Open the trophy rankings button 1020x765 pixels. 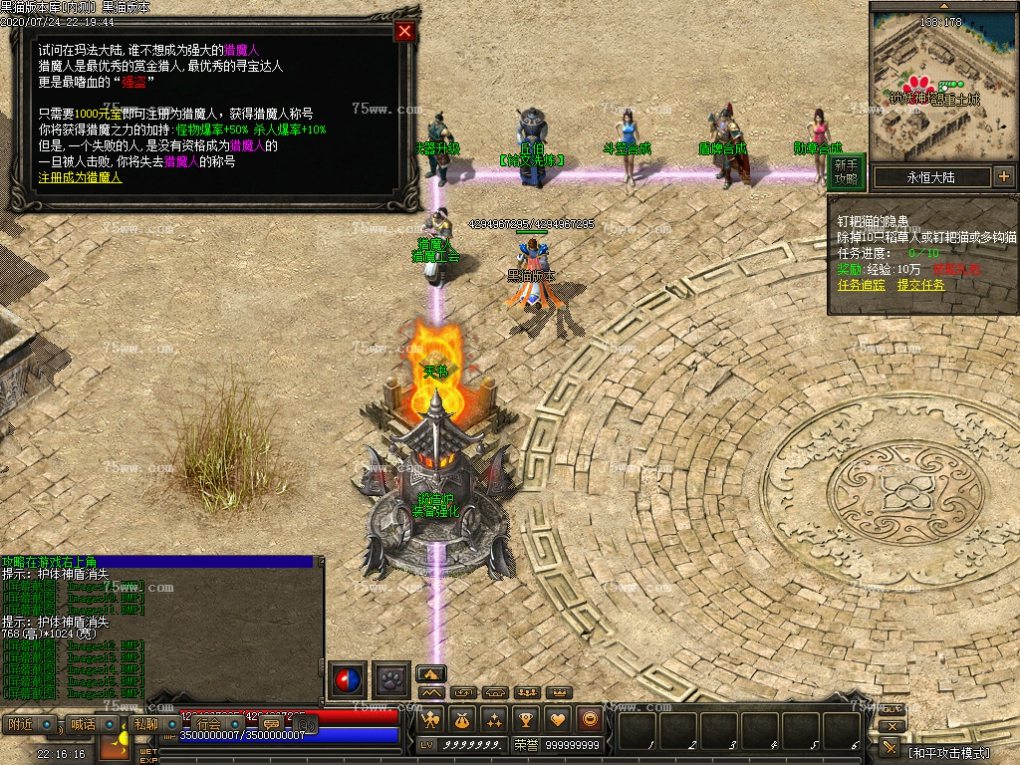526,718
